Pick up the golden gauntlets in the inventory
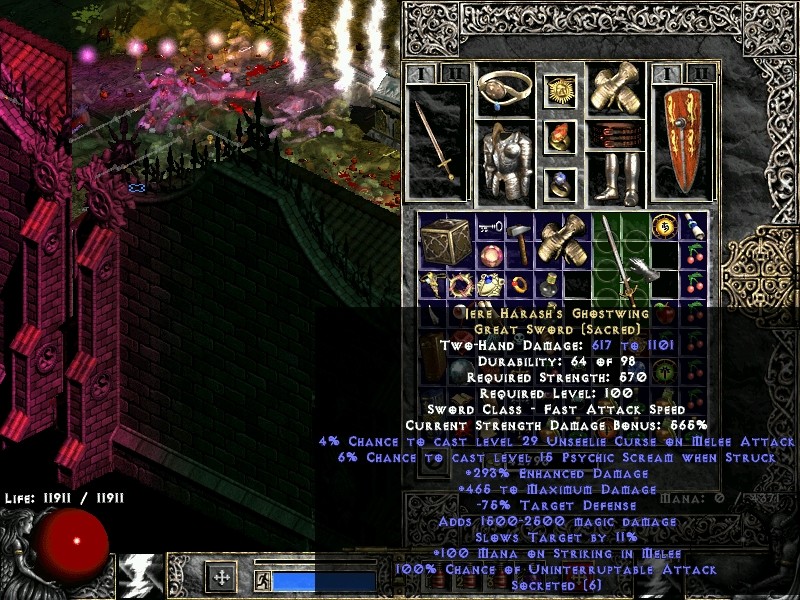The height and width of the screenshot is (600, 800). 561,240
